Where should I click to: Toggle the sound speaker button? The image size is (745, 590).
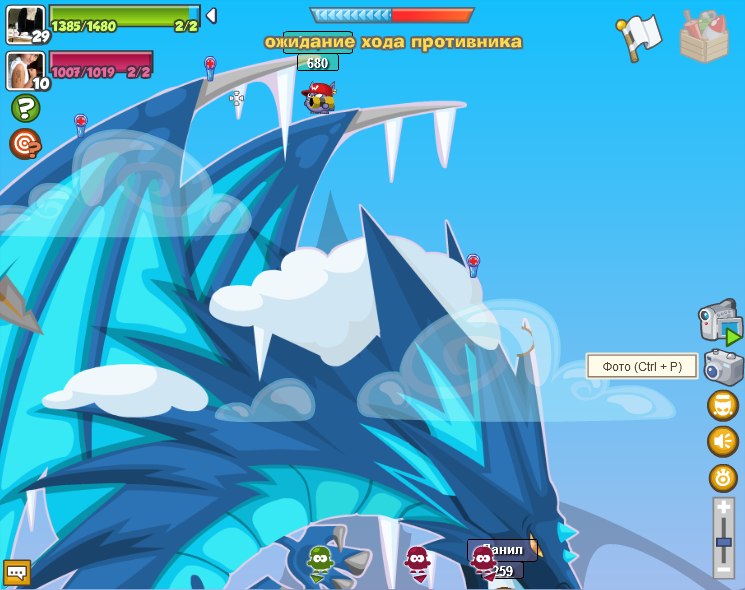[x=723, y=441]
